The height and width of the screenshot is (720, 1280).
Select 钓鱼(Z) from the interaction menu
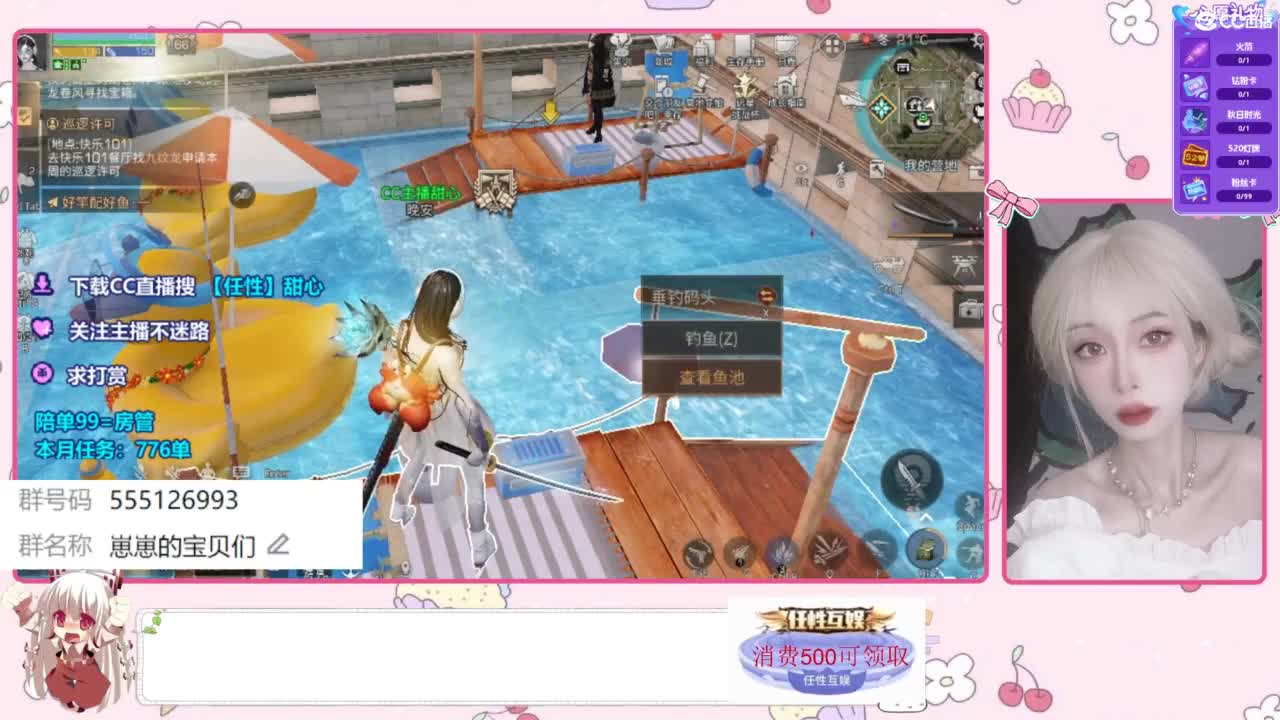pos(711,338)
